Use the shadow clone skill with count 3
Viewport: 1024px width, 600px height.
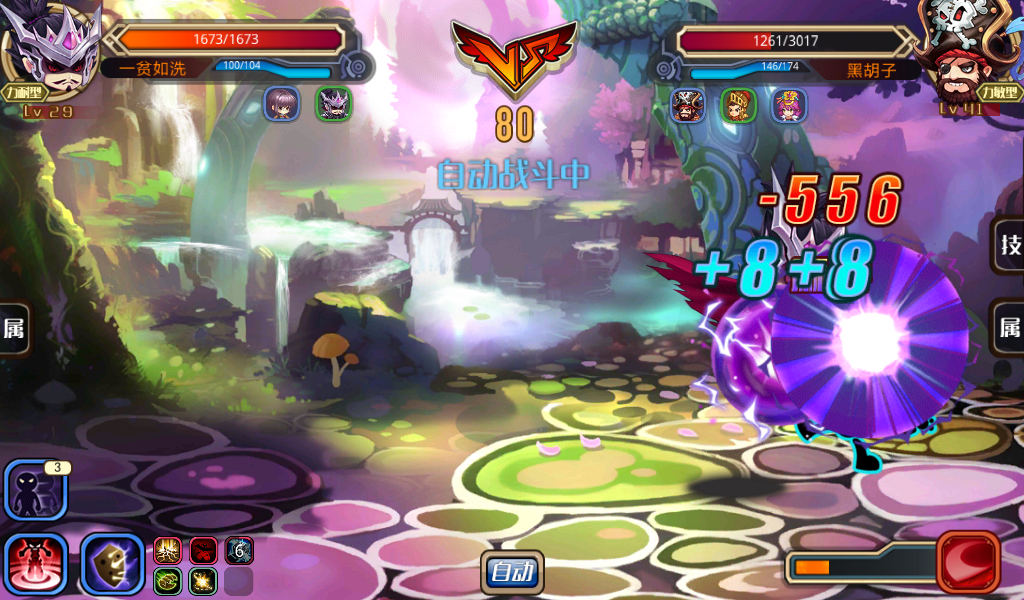[x=36, y=490]
